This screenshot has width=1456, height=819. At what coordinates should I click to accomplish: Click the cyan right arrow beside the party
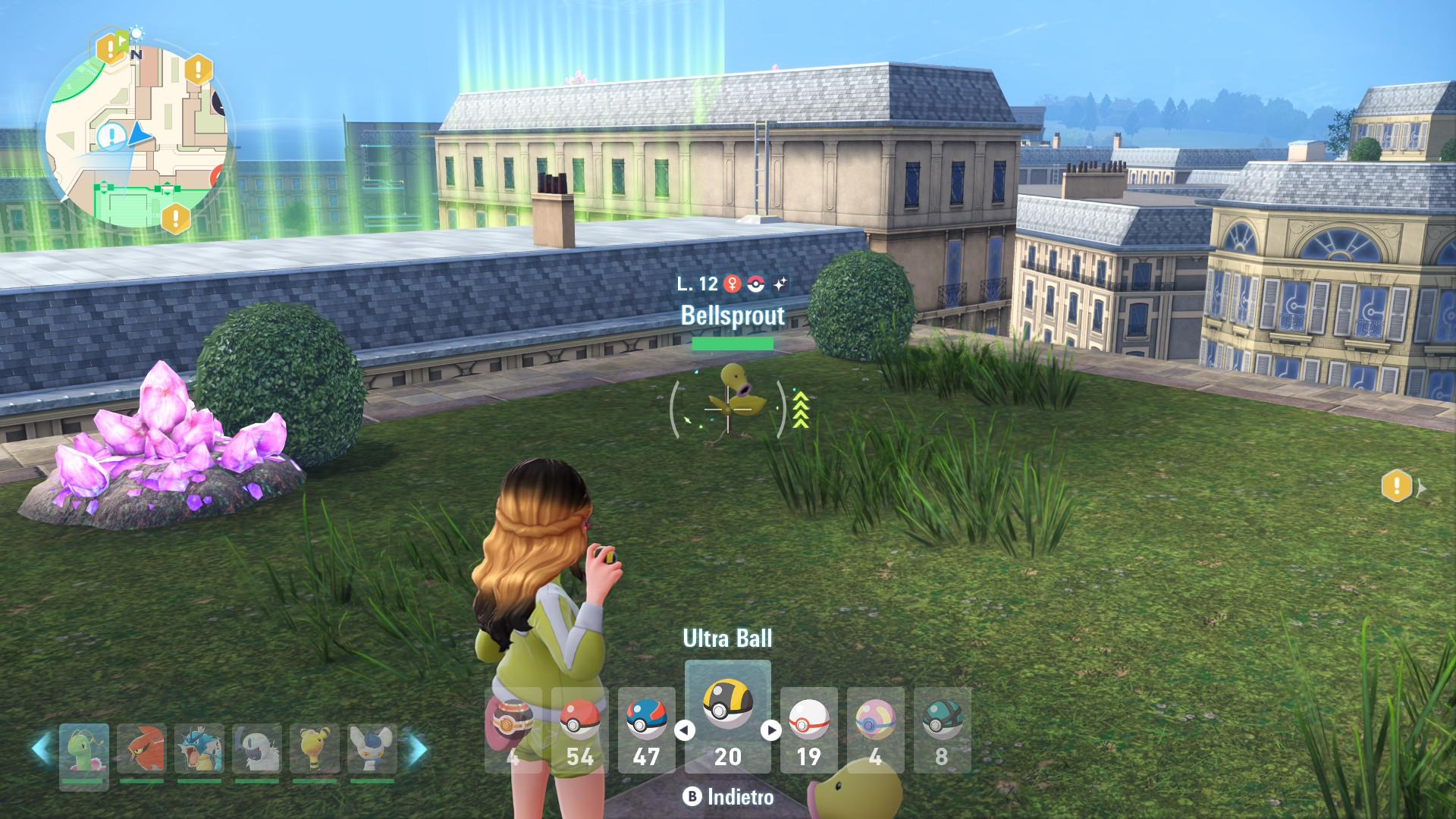tap(418, 749)
